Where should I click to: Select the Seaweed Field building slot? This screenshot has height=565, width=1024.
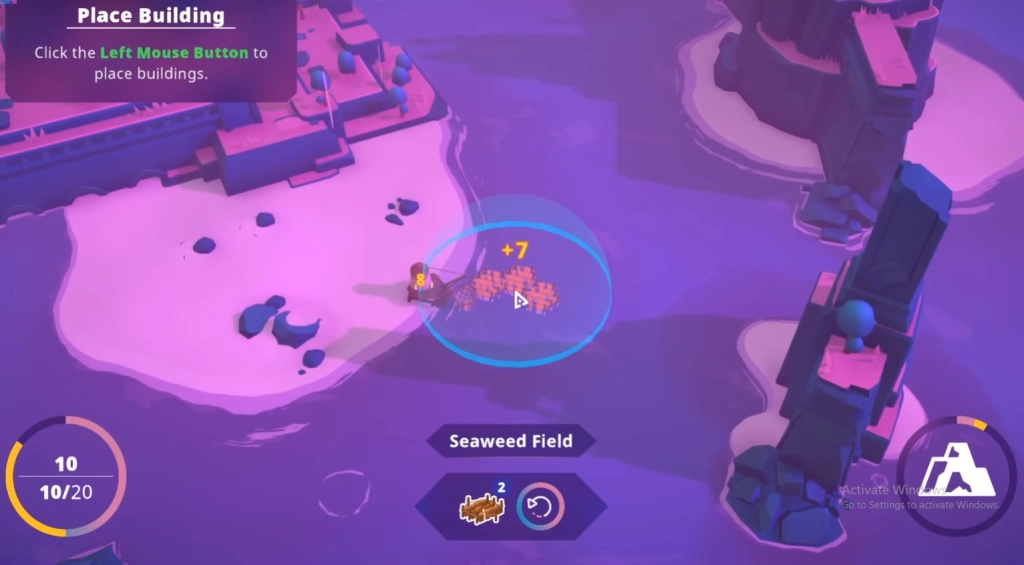481,507
